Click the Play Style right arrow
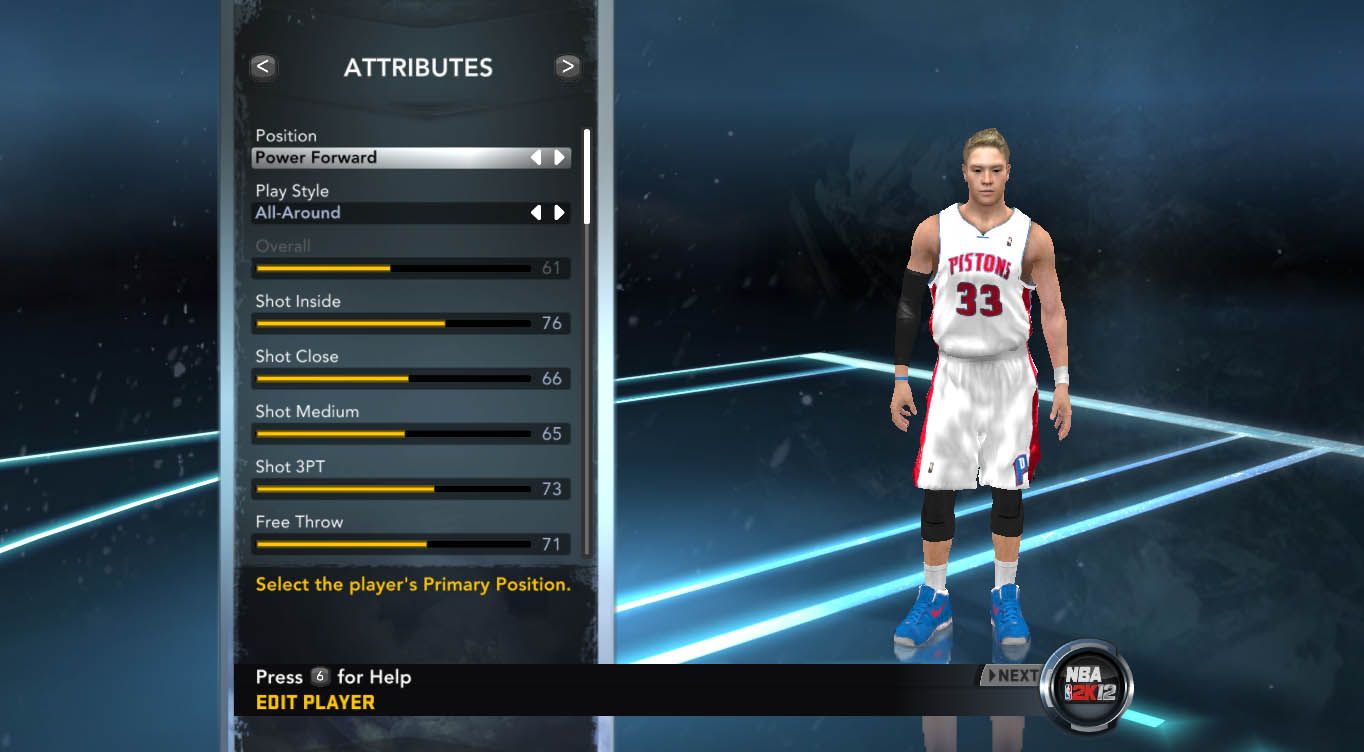 click(x=559, y=213)
